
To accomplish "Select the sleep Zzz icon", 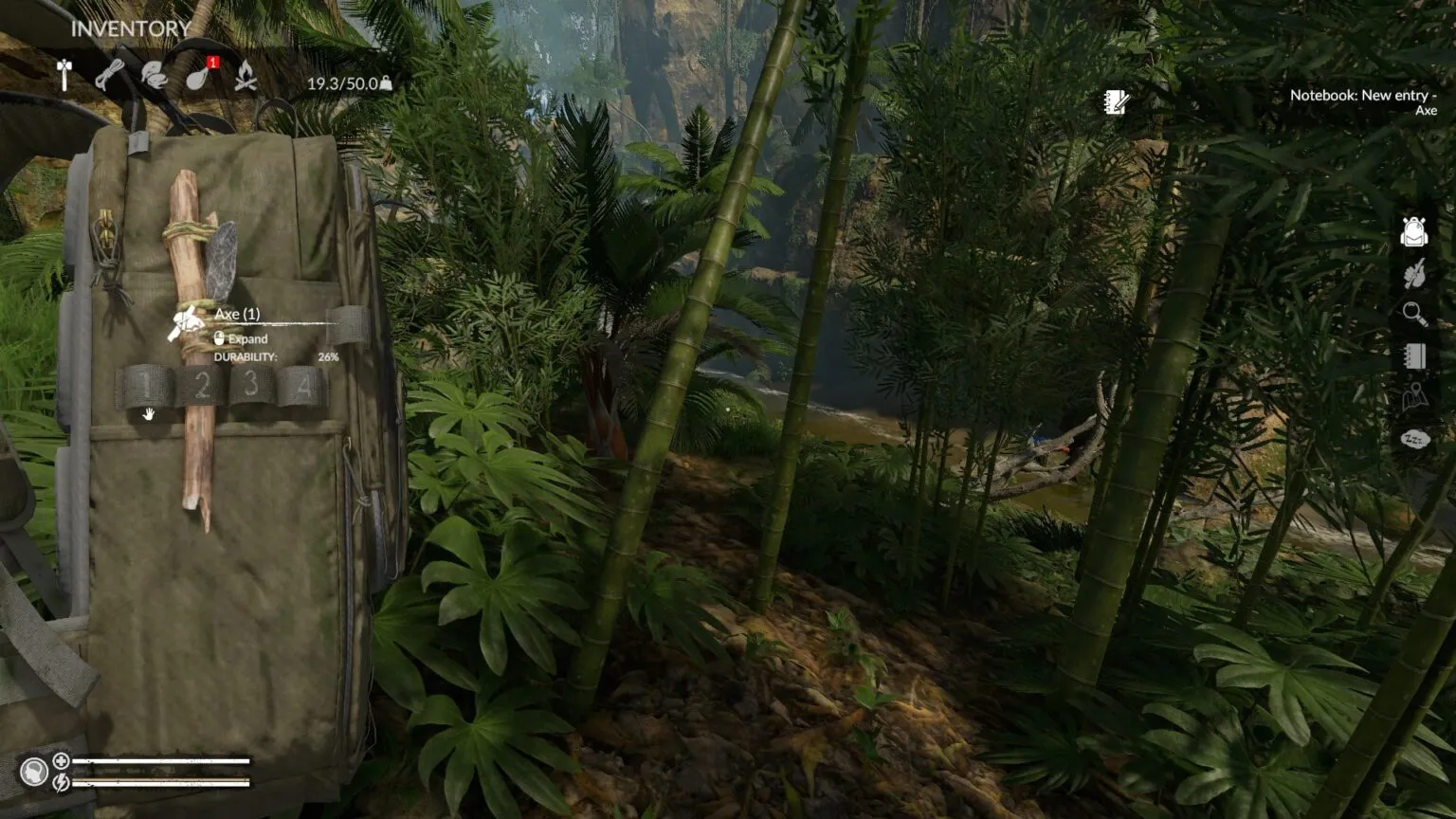I will (1415, 438).
